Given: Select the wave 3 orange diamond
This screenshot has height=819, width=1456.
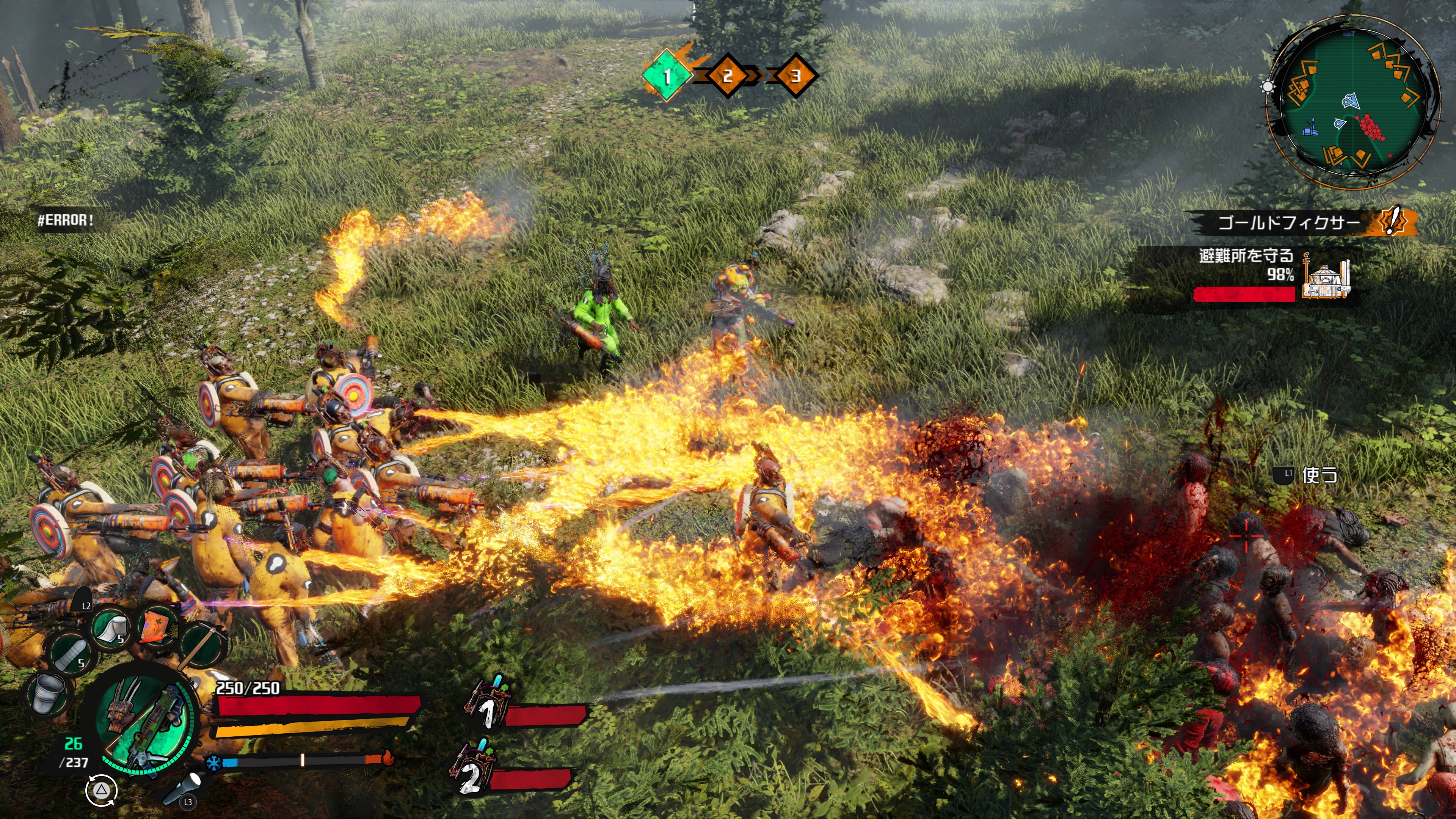Looking at the screenshot, I should [795, 76].
